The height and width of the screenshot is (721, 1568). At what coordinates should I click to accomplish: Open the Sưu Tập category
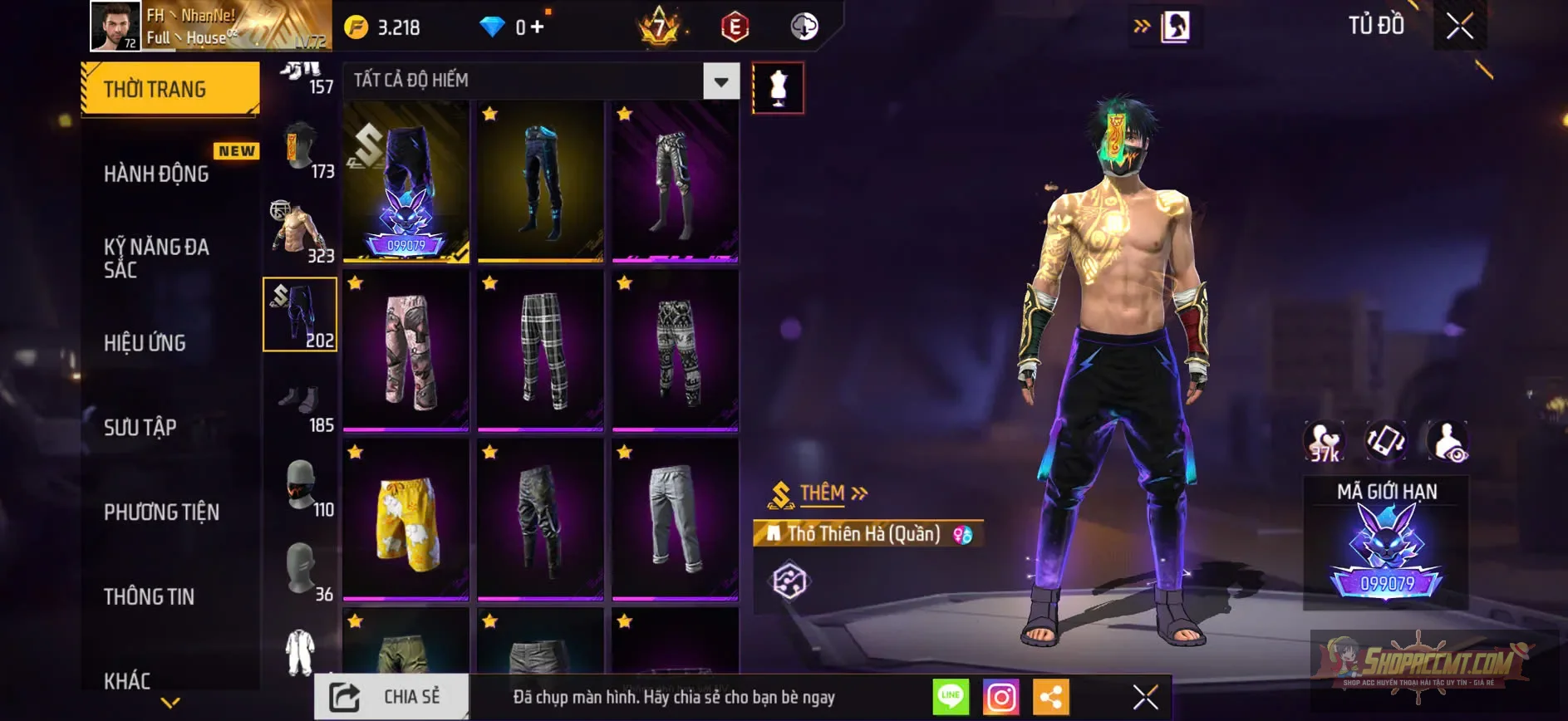click(x=140, y=427)
